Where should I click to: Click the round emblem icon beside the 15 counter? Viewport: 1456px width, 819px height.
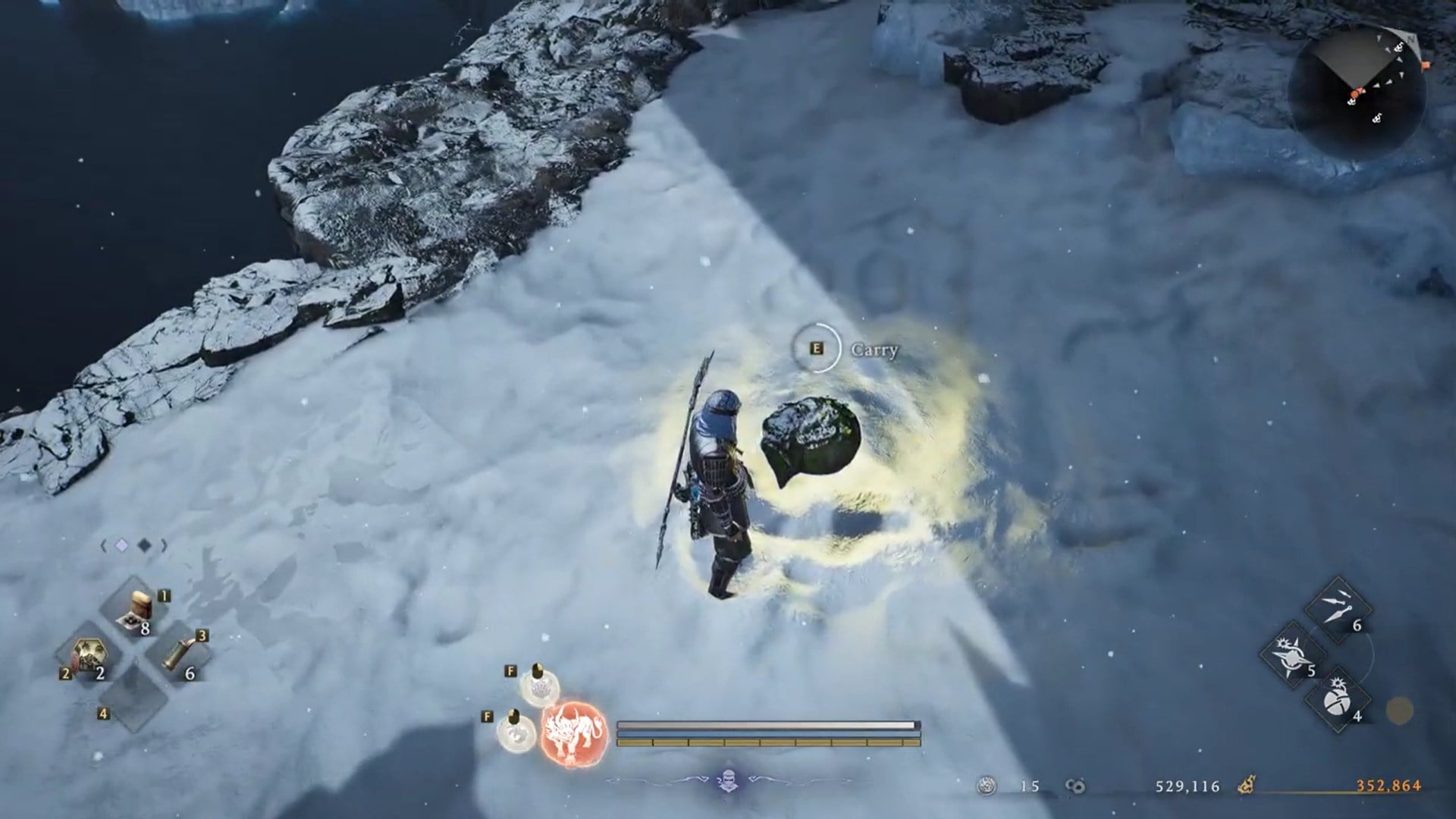[987, 784]
